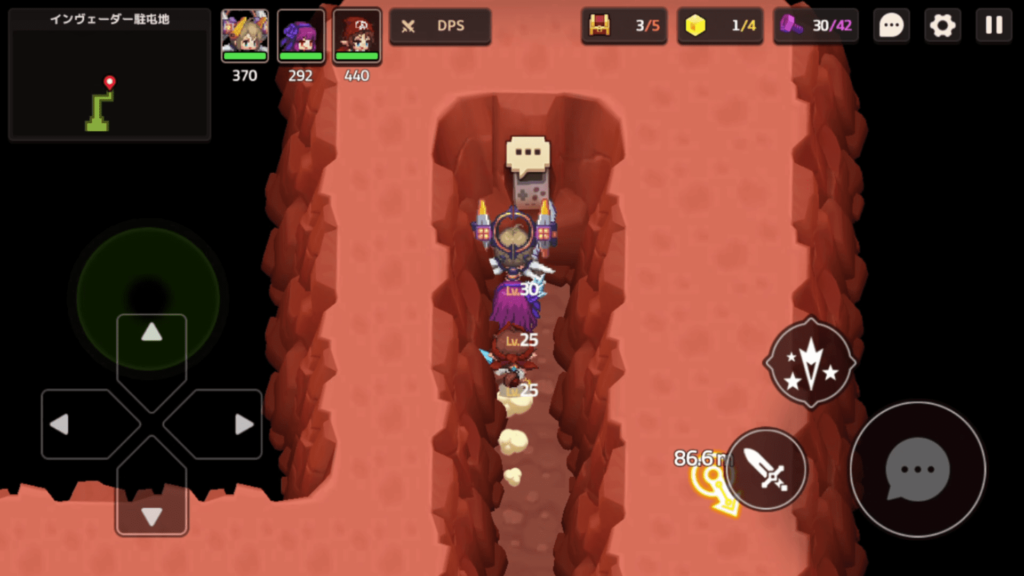Tap the up arrow on the D-pad
Screen dimensions: 1024x576
pos(152,333)
